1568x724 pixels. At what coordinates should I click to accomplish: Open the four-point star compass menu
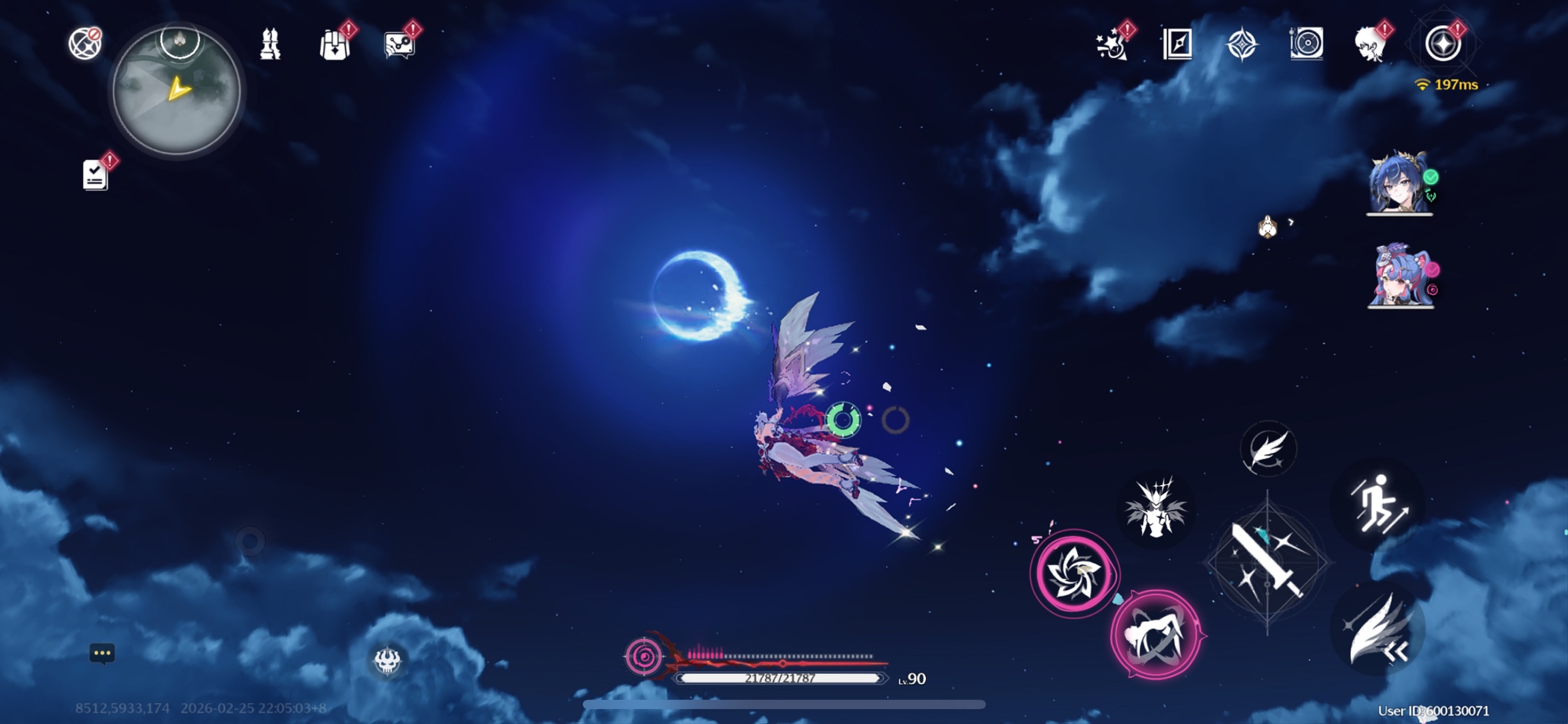click(x=1242, y=45)
